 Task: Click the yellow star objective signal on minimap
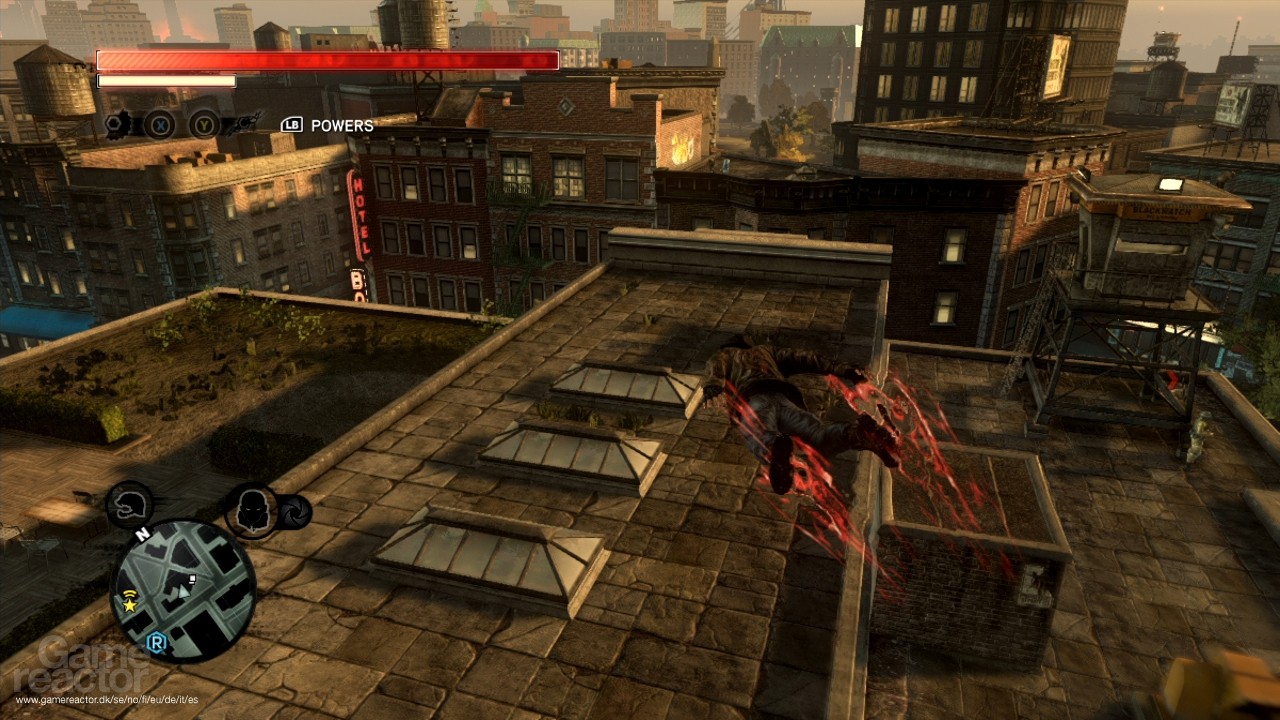coord(130,605)
